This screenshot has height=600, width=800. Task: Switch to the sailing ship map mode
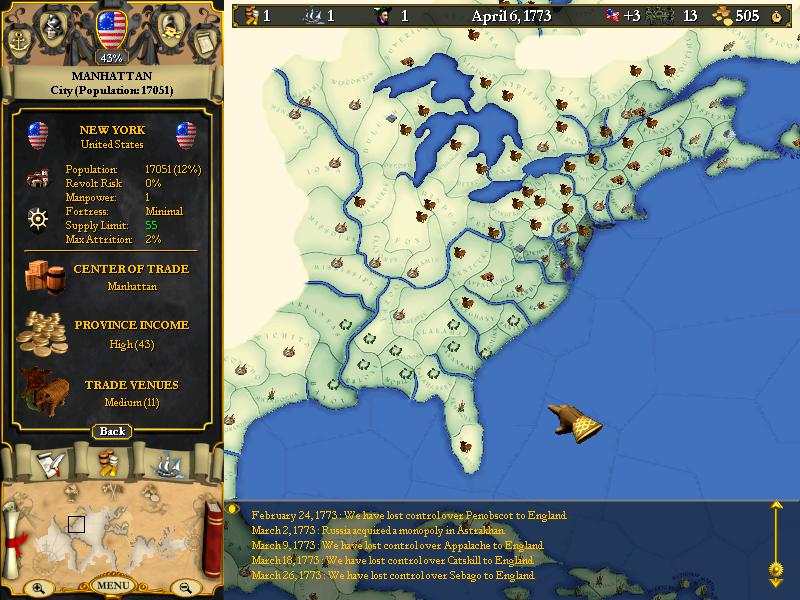tap(168, 463)
